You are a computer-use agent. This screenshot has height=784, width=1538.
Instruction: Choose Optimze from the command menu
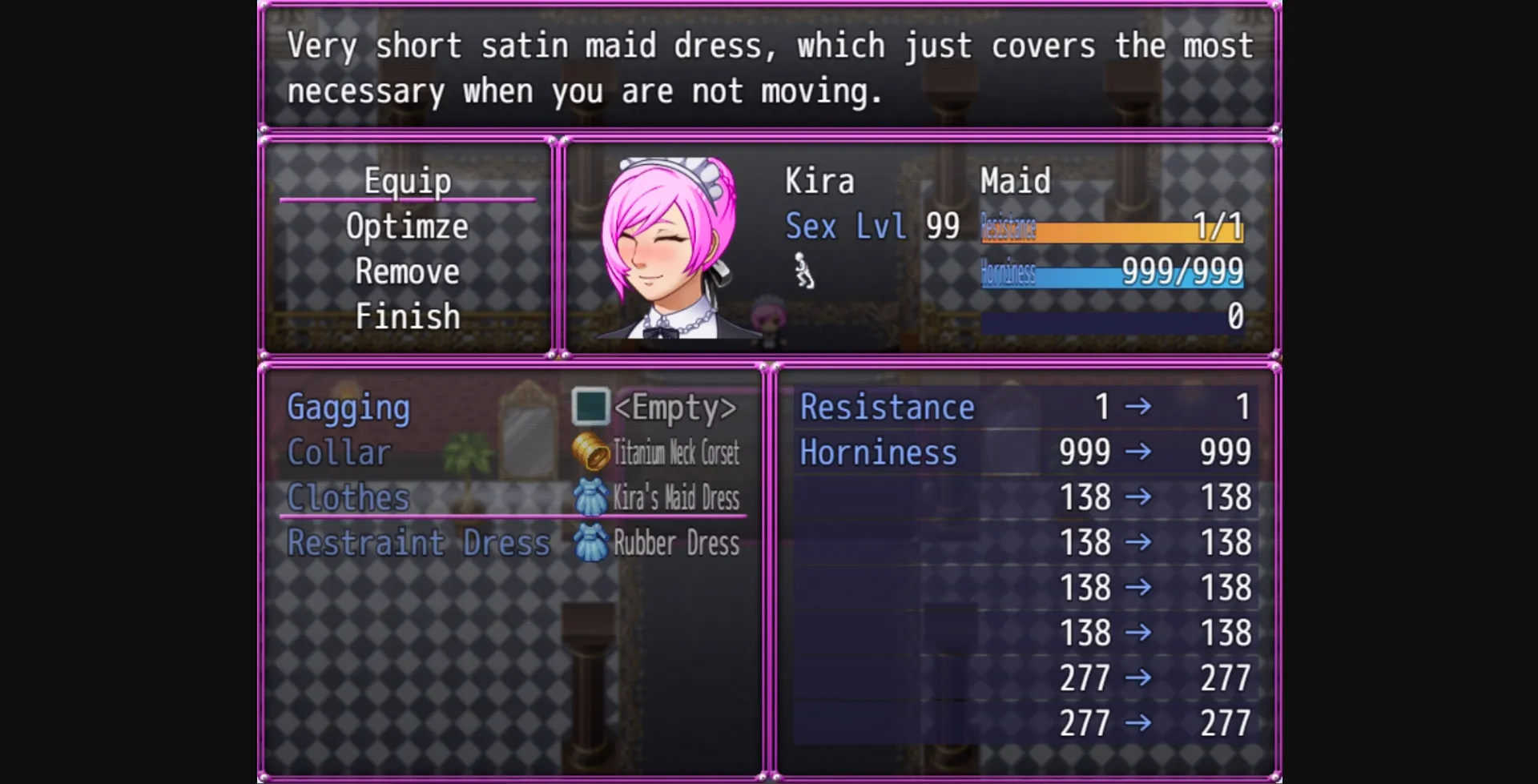(407, 226)
